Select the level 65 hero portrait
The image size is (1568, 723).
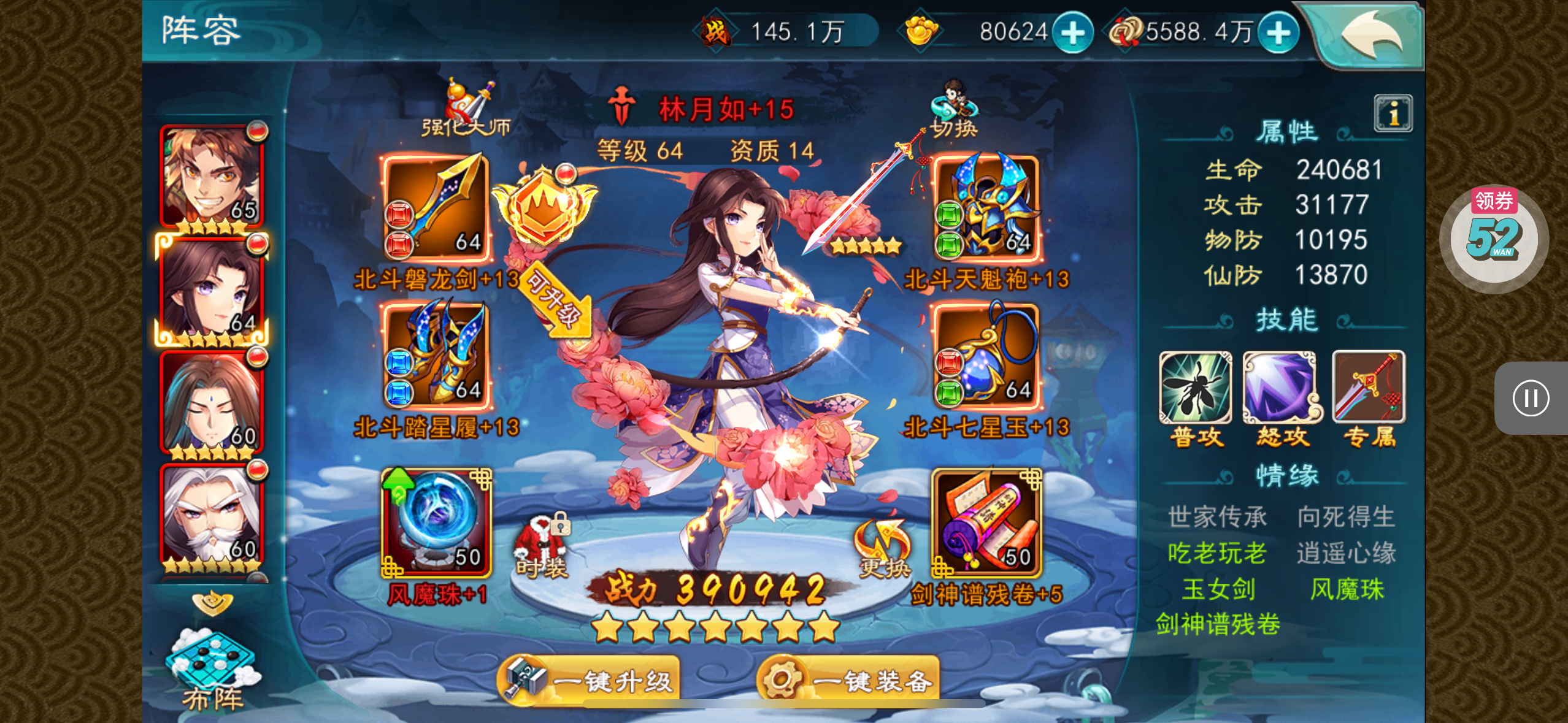[x=212, y=177]
